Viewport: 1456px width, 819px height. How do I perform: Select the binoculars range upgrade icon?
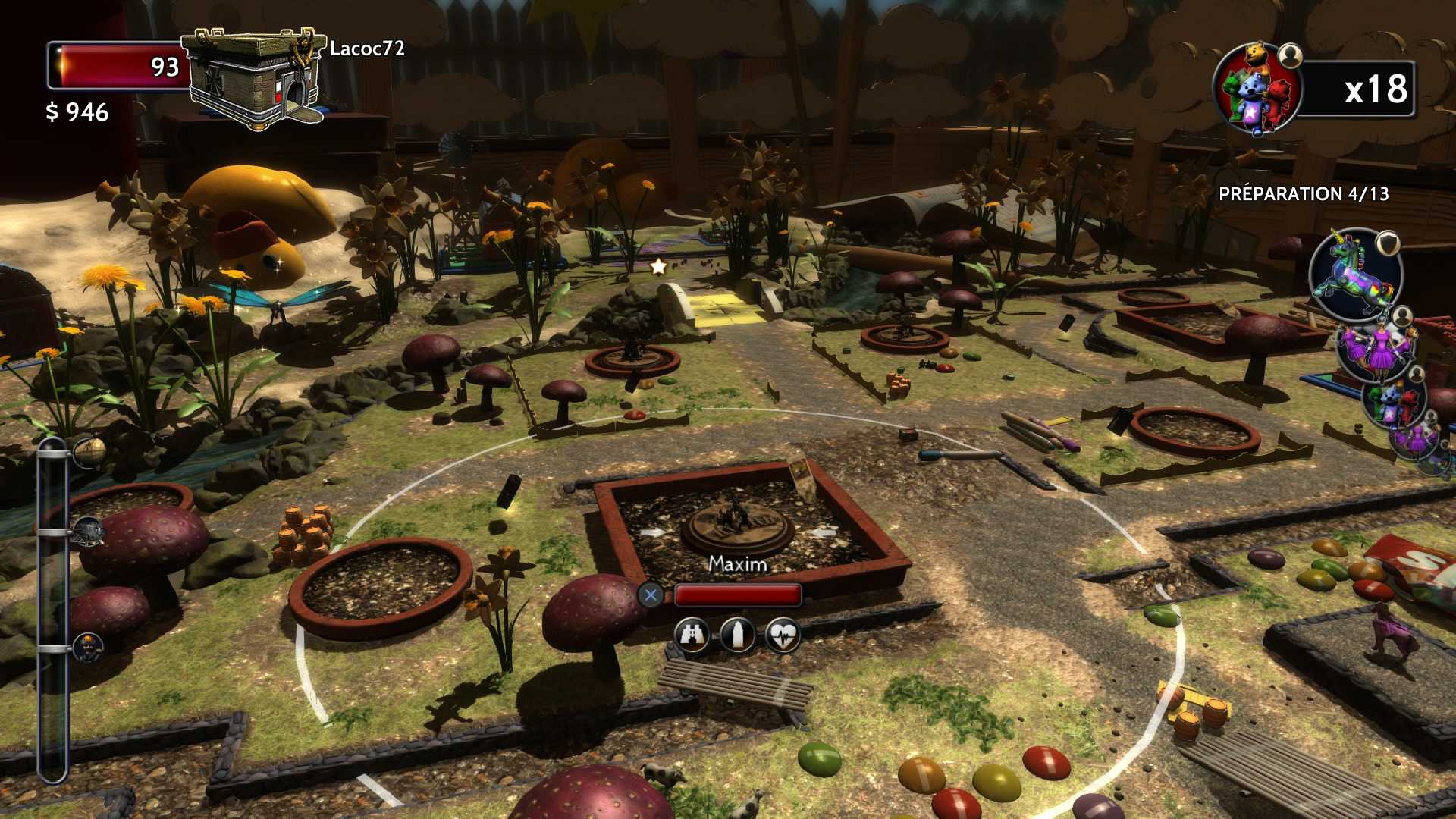point(692,634)
